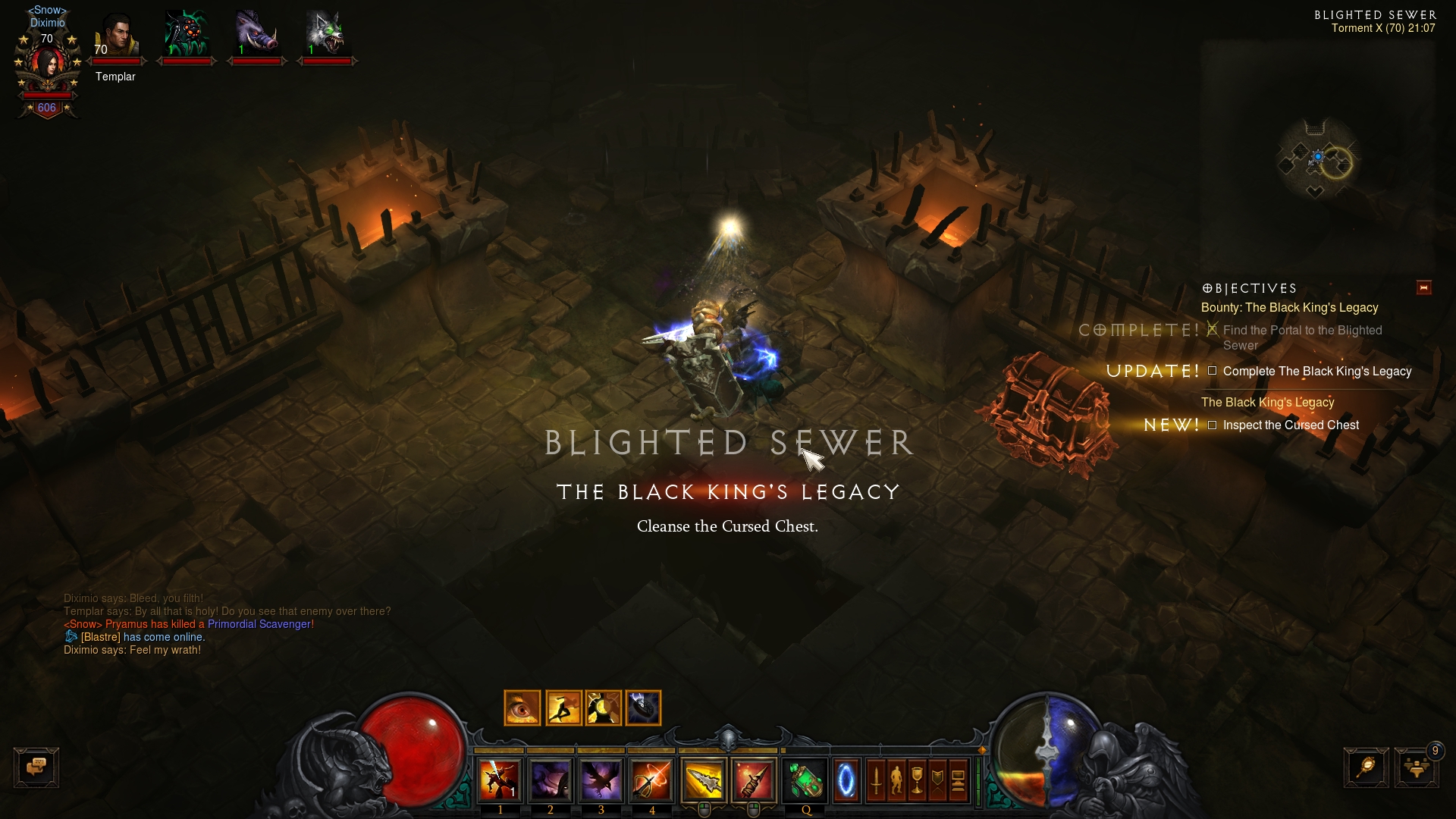Drink the green health potion

click(805, 780)
